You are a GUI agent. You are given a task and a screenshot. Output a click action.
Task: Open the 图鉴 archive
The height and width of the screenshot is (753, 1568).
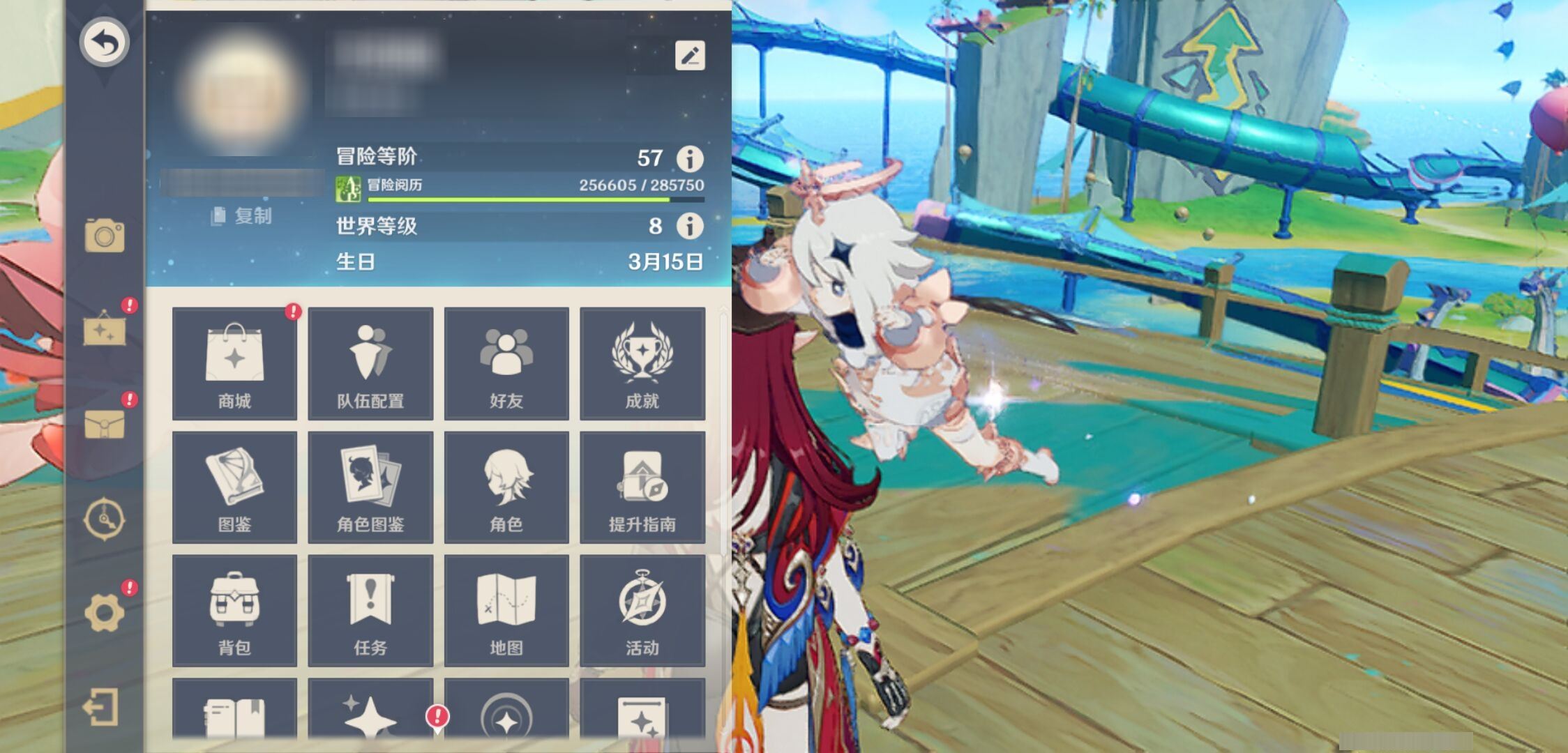point(234,487)
